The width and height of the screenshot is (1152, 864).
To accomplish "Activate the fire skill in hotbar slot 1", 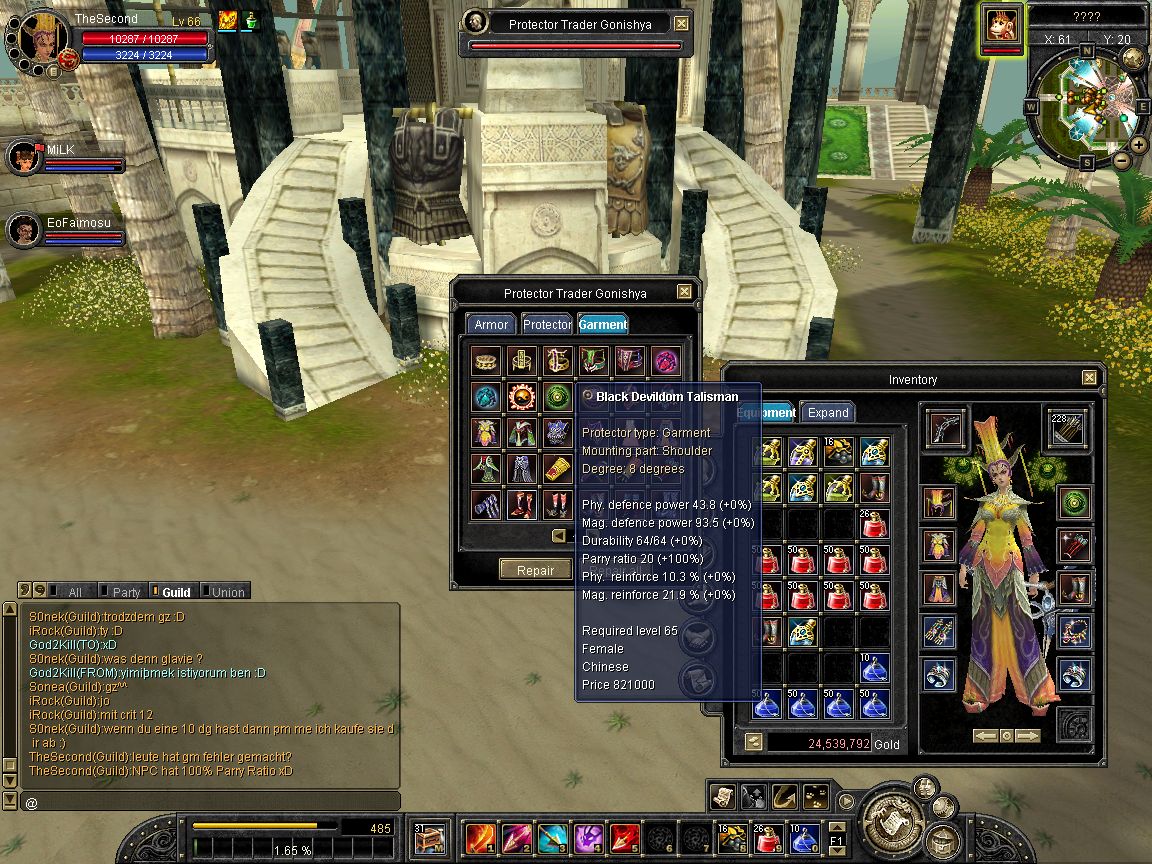I will 480,836.
